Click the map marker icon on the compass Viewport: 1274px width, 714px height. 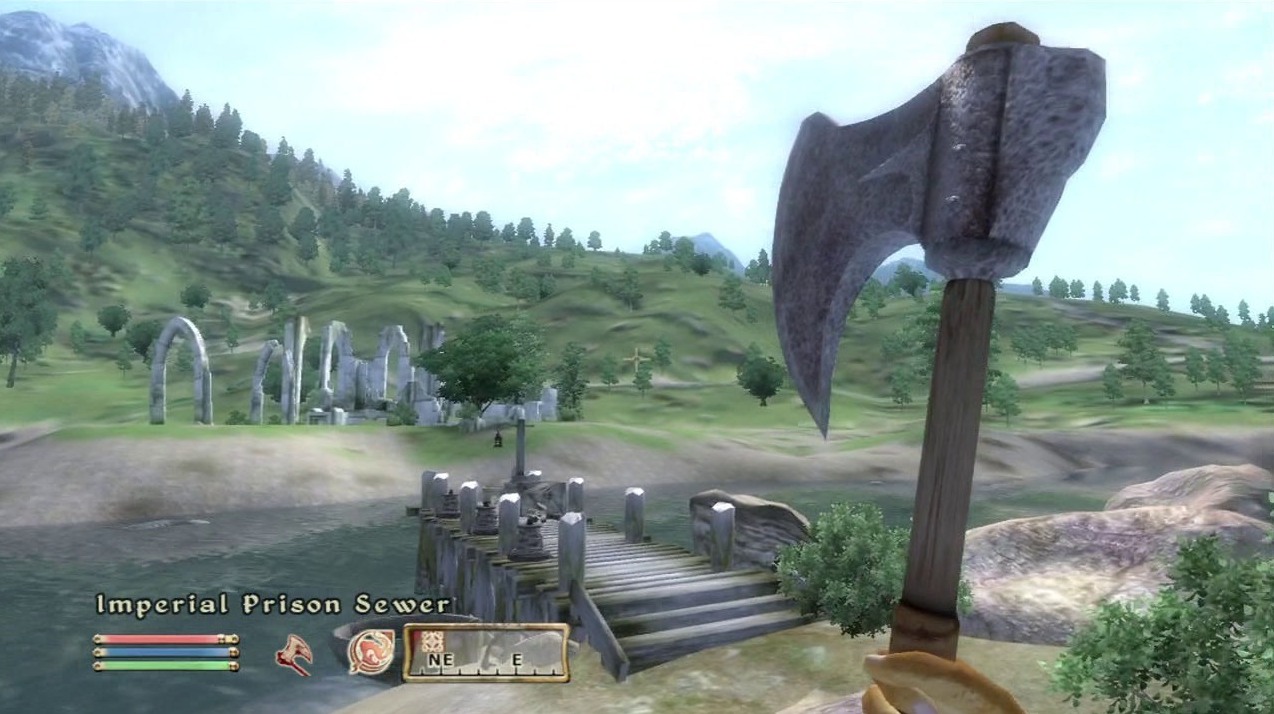pos(432,642)
